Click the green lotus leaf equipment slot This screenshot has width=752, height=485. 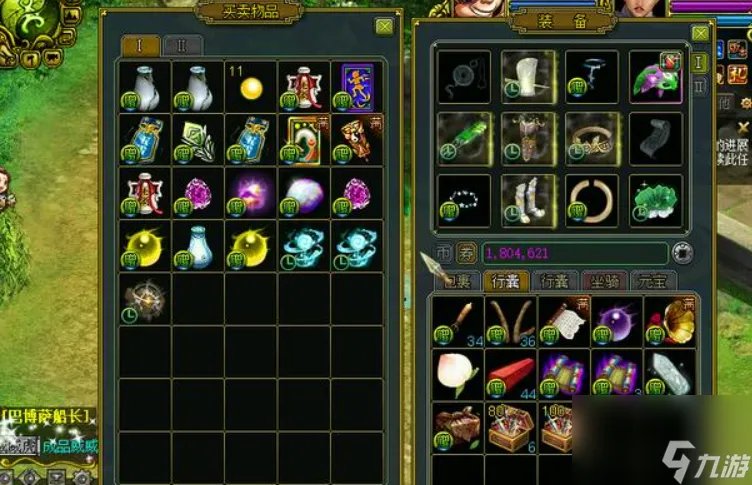(x=656, y=199)
